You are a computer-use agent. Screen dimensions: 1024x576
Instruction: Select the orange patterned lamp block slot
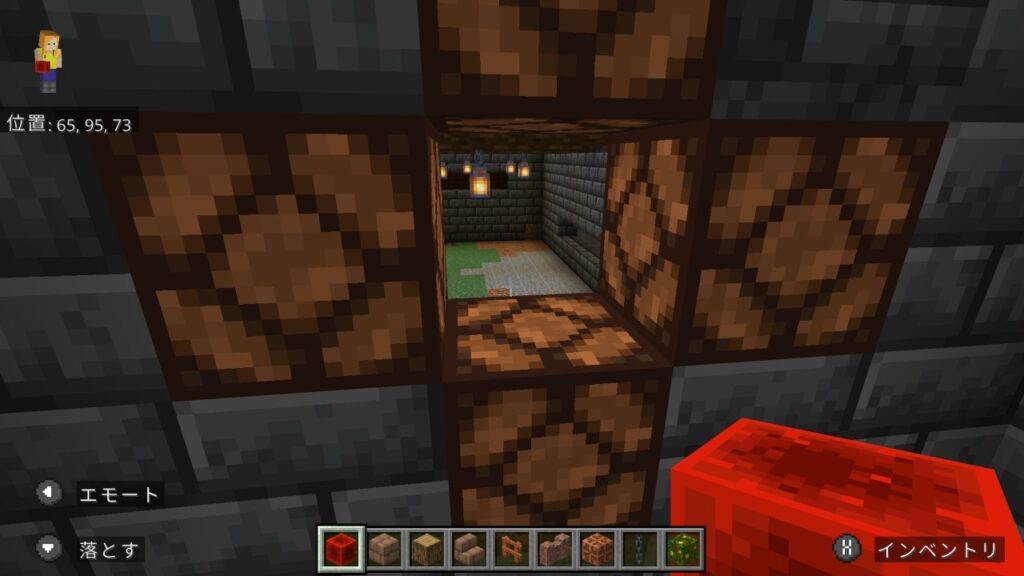[597, 548]
